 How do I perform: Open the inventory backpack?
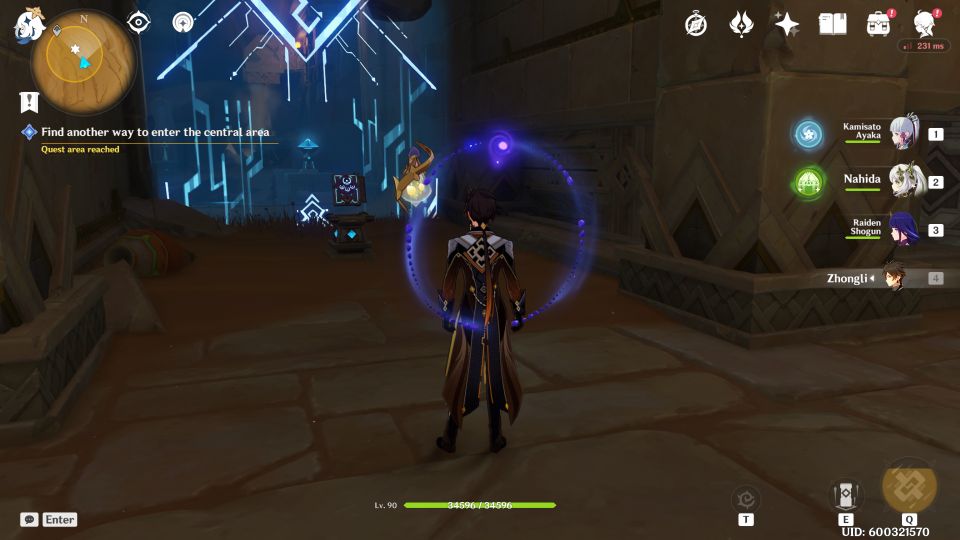tap(879, 24)
